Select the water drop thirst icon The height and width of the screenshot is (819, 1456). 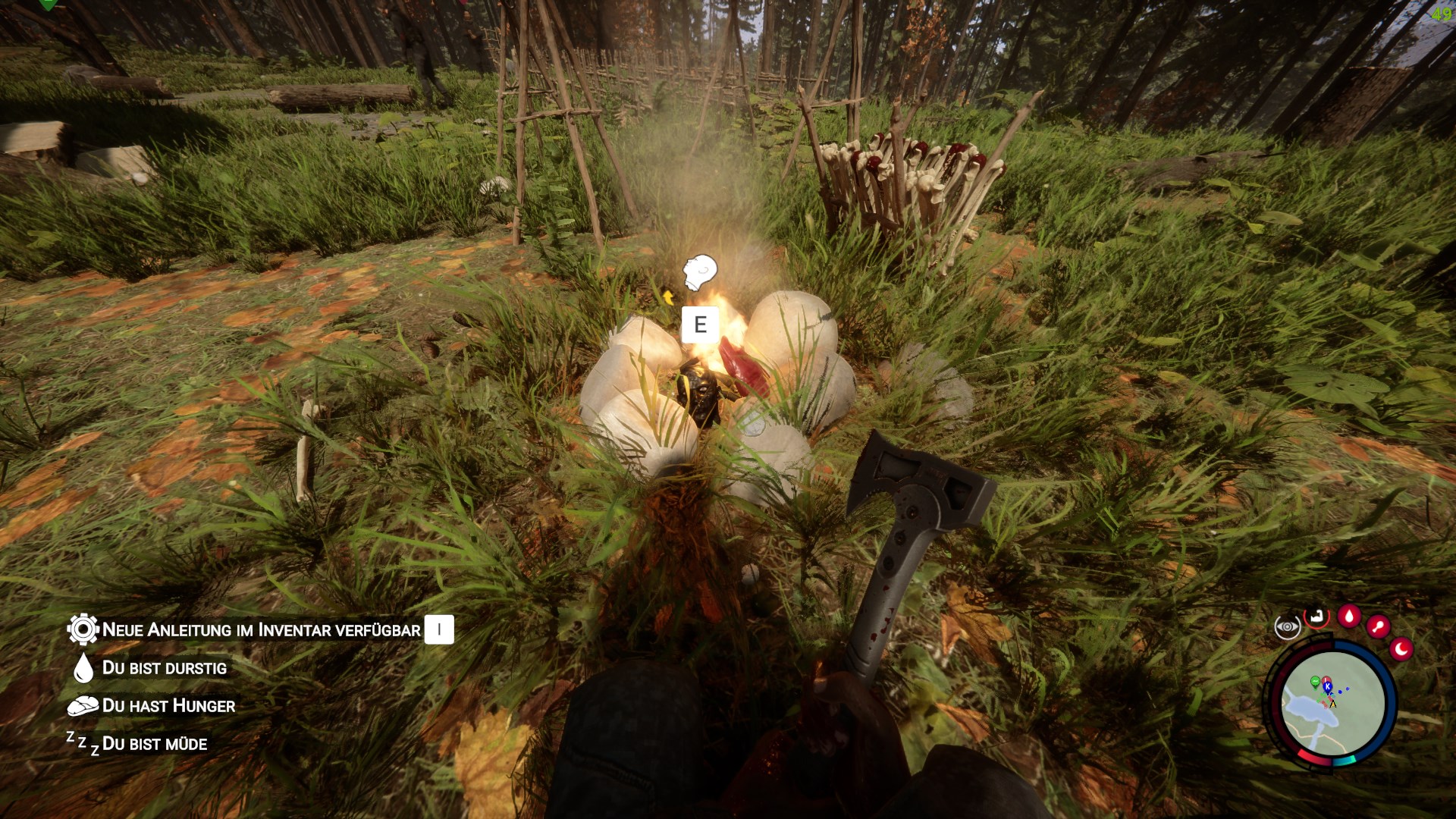(x=1349, y=616)
